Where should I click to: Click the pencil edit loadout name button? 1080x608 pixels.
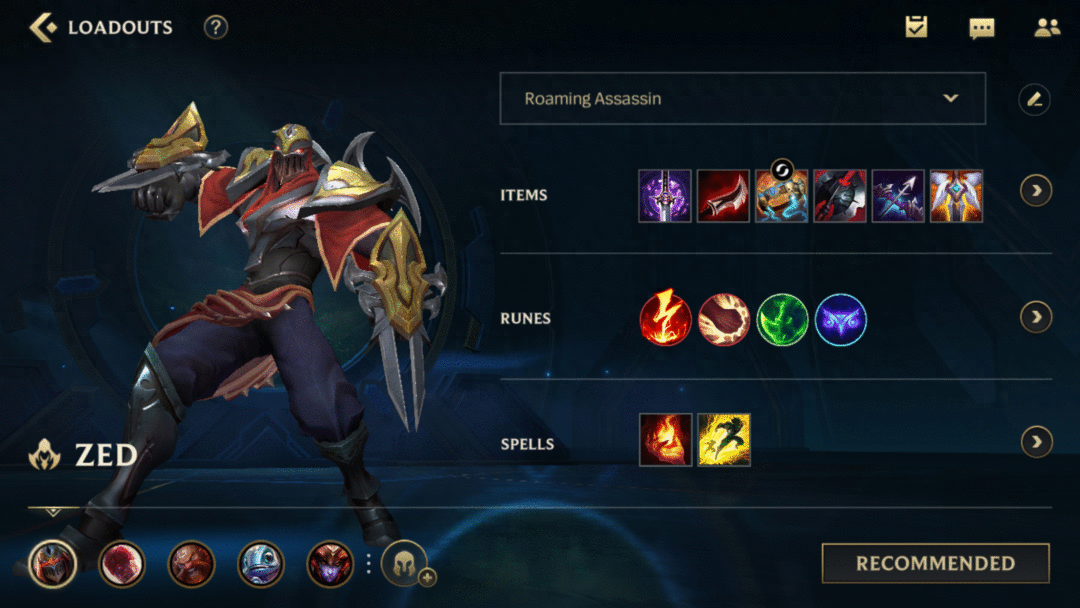[x=1035, y=98]
